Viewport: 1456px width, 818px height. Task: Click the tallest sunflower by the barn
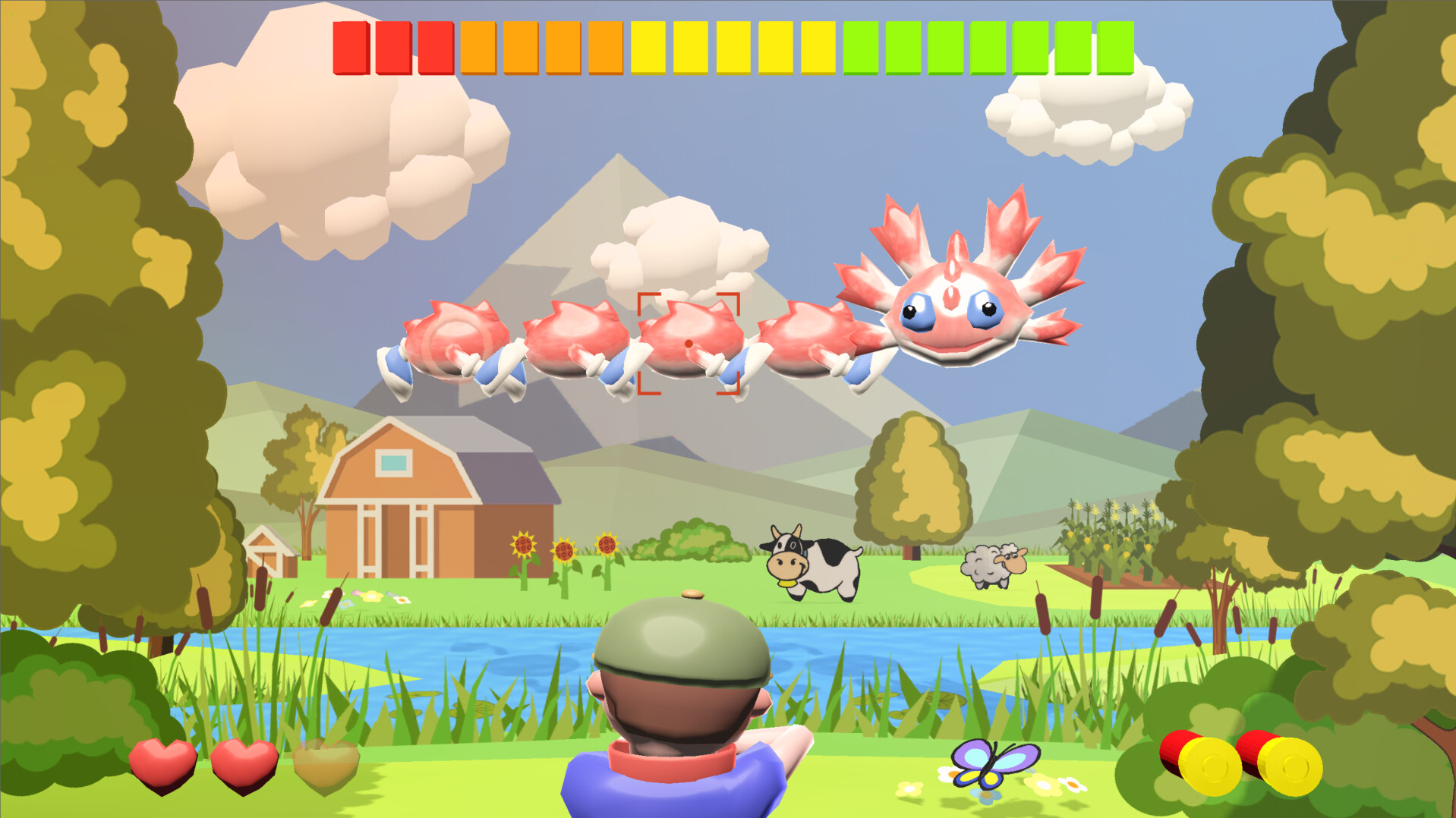[524, 543]
